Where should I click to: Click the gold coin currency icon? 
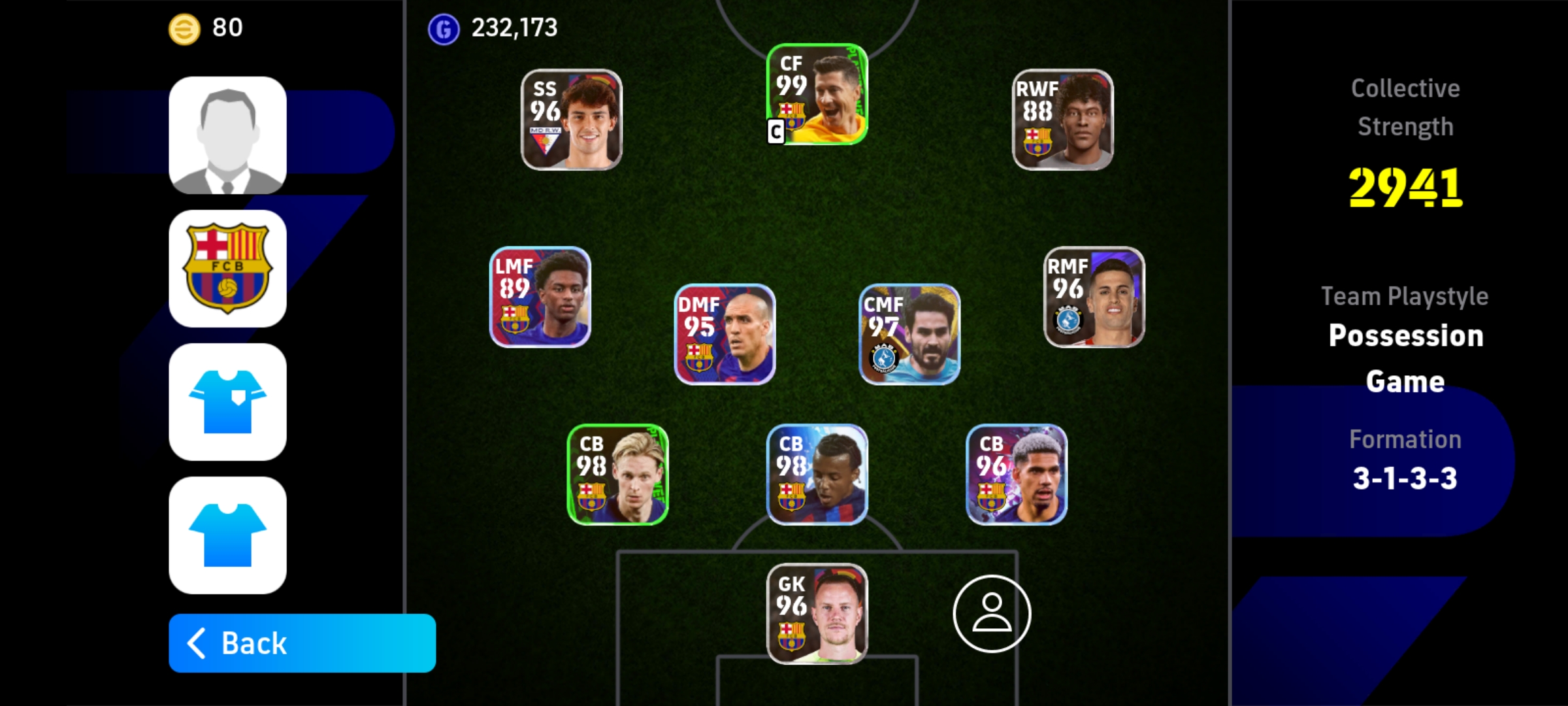point(184,28)
